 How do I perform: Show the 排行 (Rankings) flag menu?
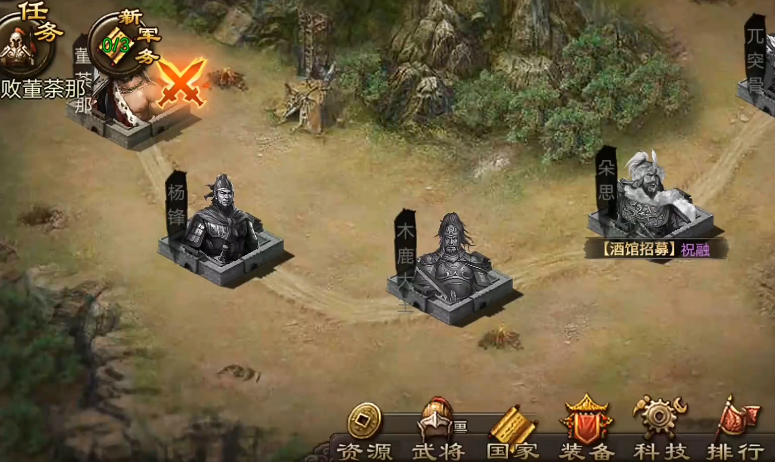[735, 432]
